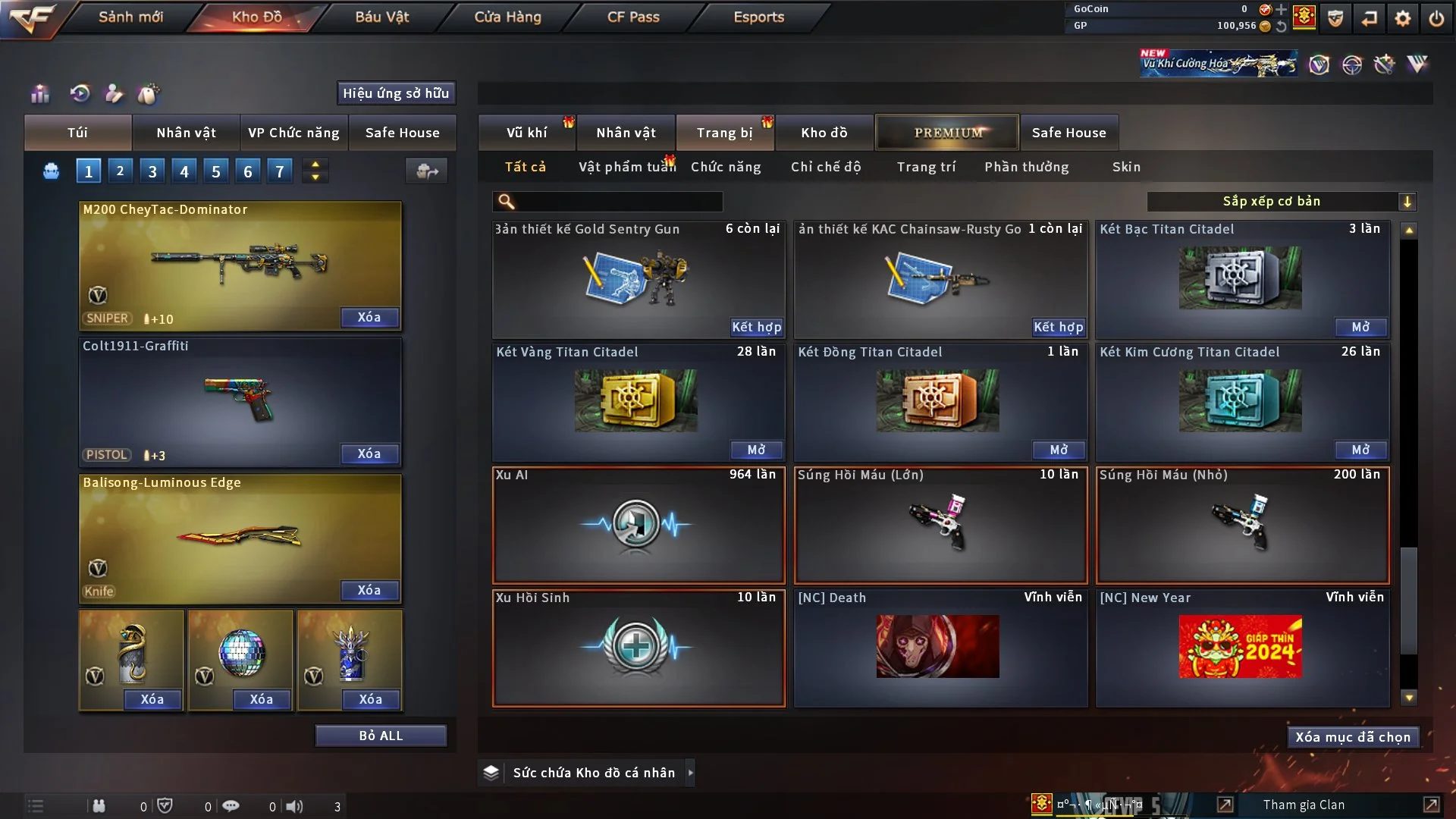Select the PREMIUM storage tab

947,133
